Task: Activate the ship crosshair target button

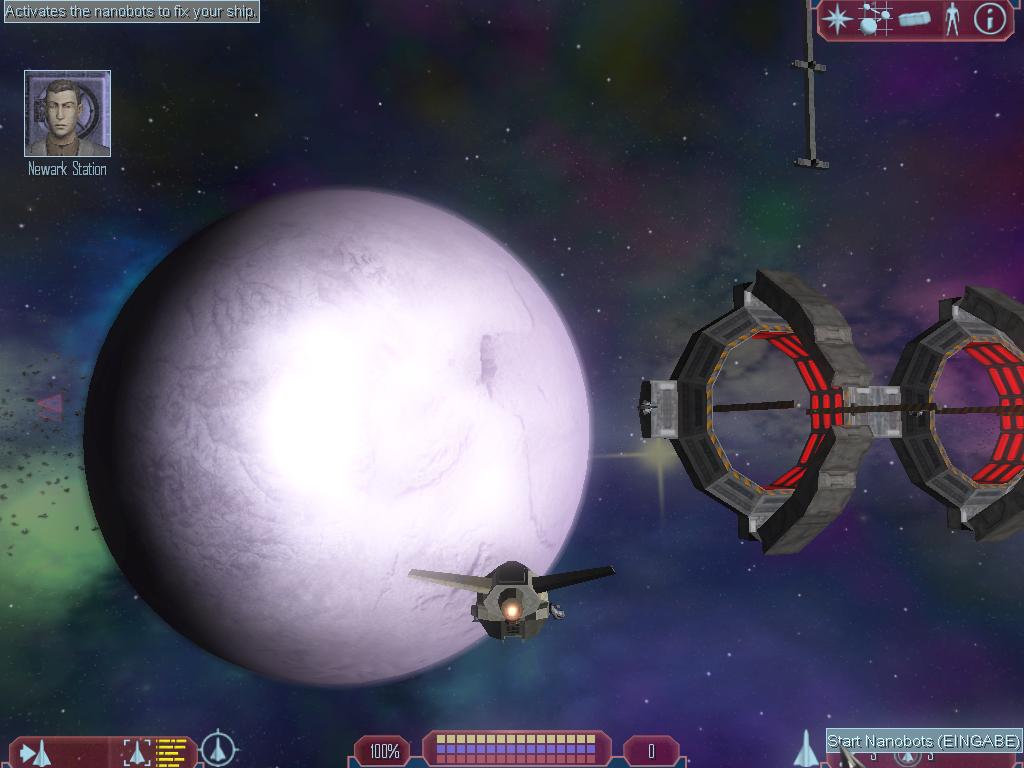Action: click(x=218, y=749)
